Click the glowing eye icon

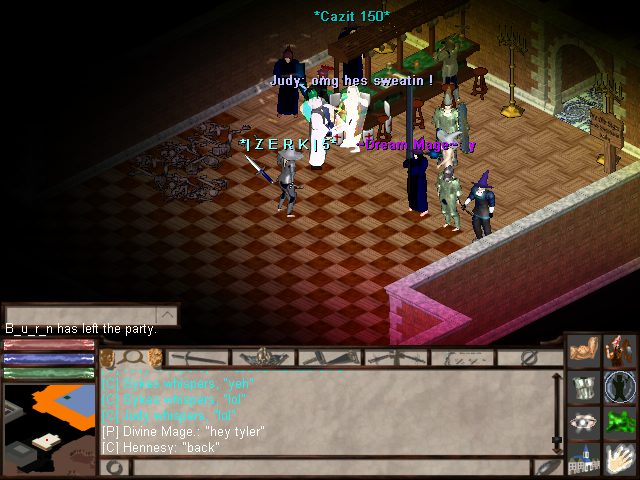[584, 422]
